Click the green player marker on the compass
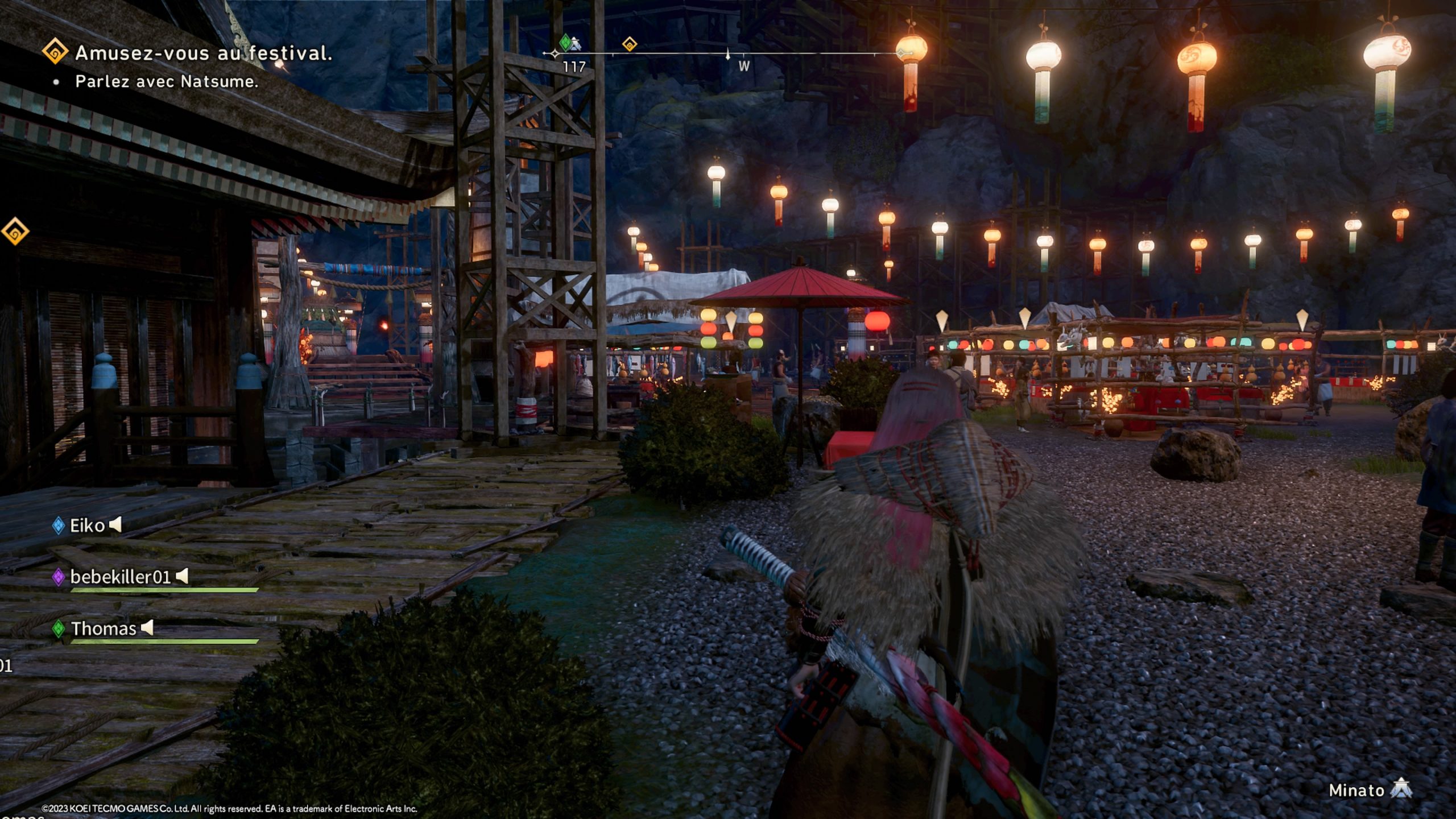Viewport: 1456px width, 819px height. [x=565, y=42]
